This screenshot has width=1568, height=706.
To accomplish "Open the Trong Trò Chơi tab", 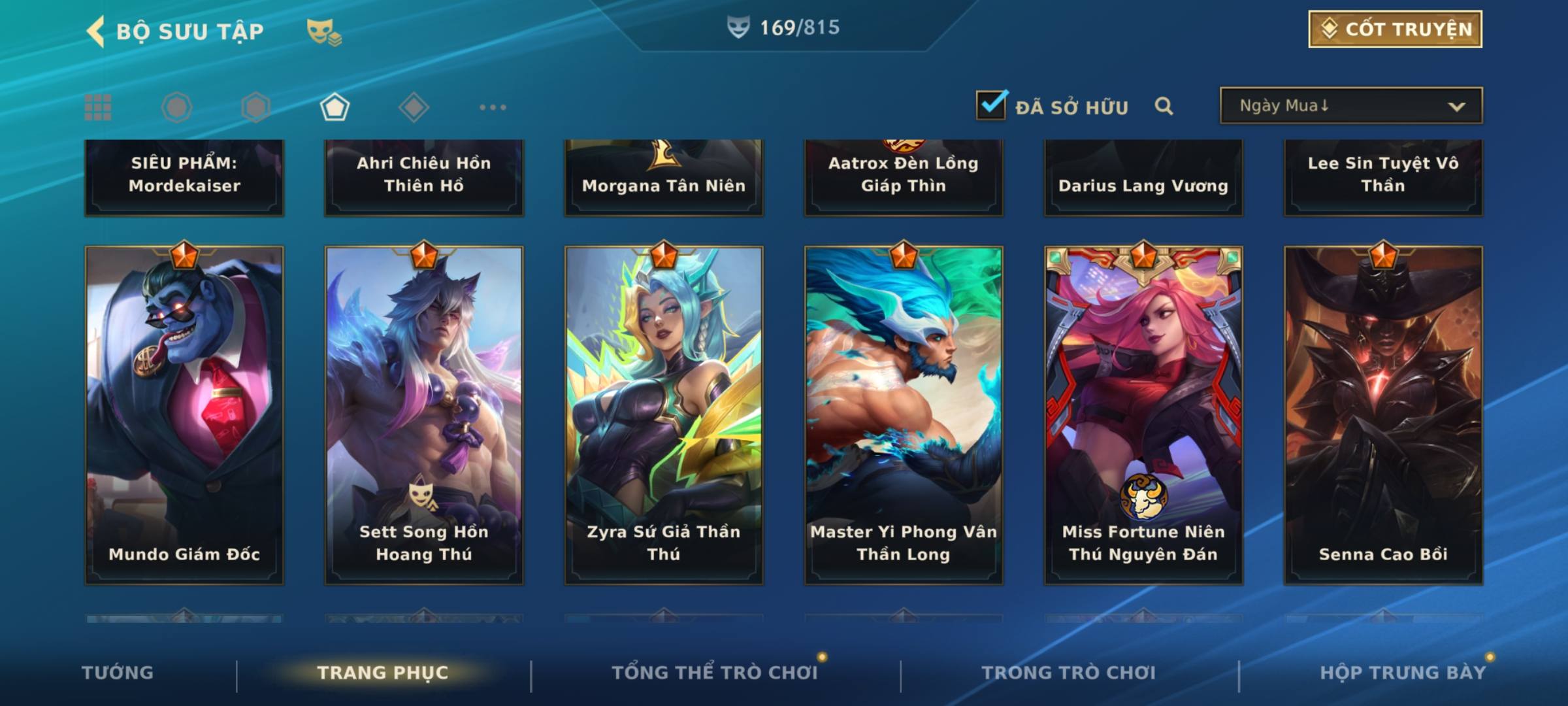I will click(1069, 673).
